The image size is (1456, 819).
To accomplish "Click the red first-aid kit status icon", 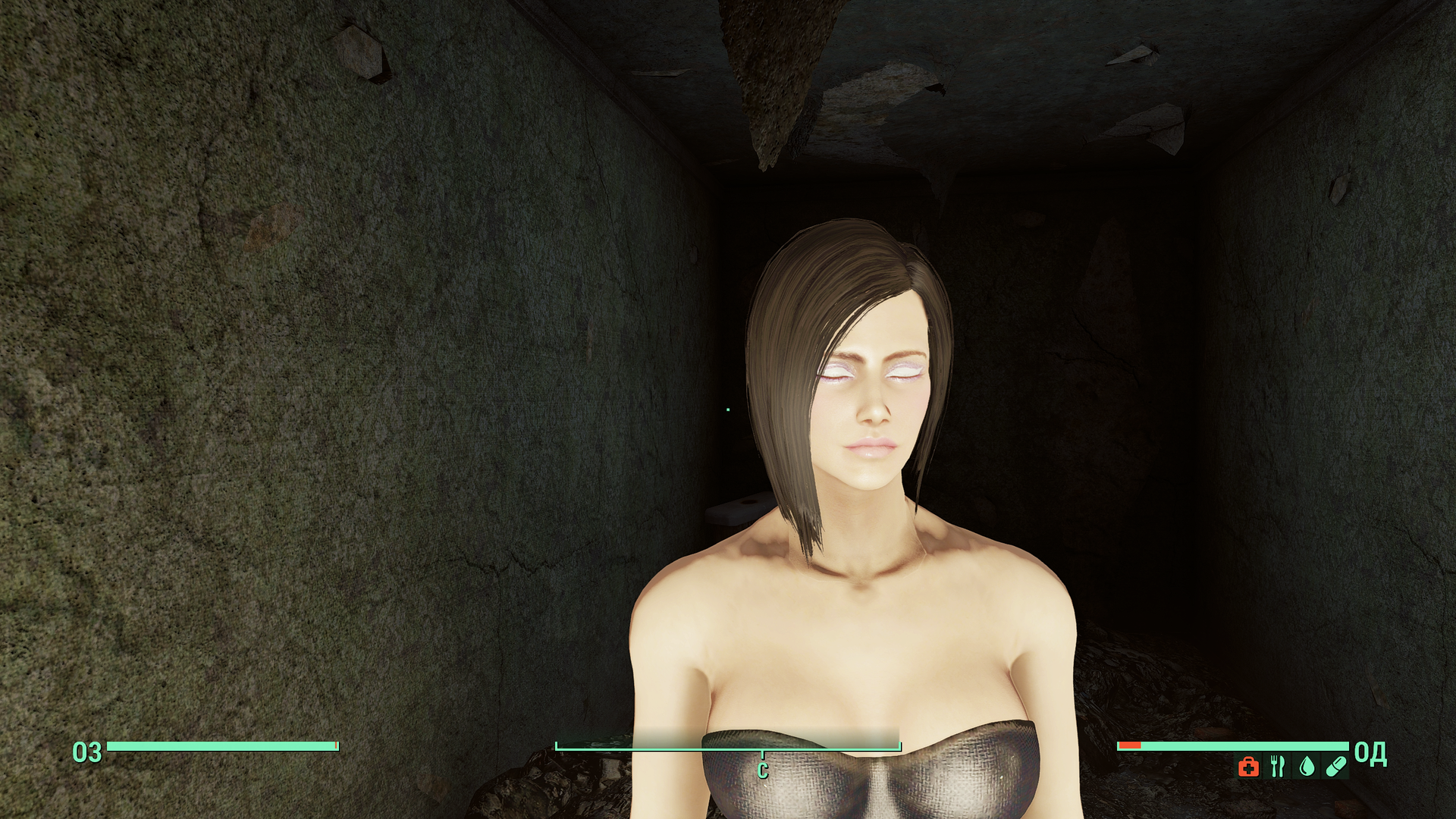I will click(x=1248, y=767).
